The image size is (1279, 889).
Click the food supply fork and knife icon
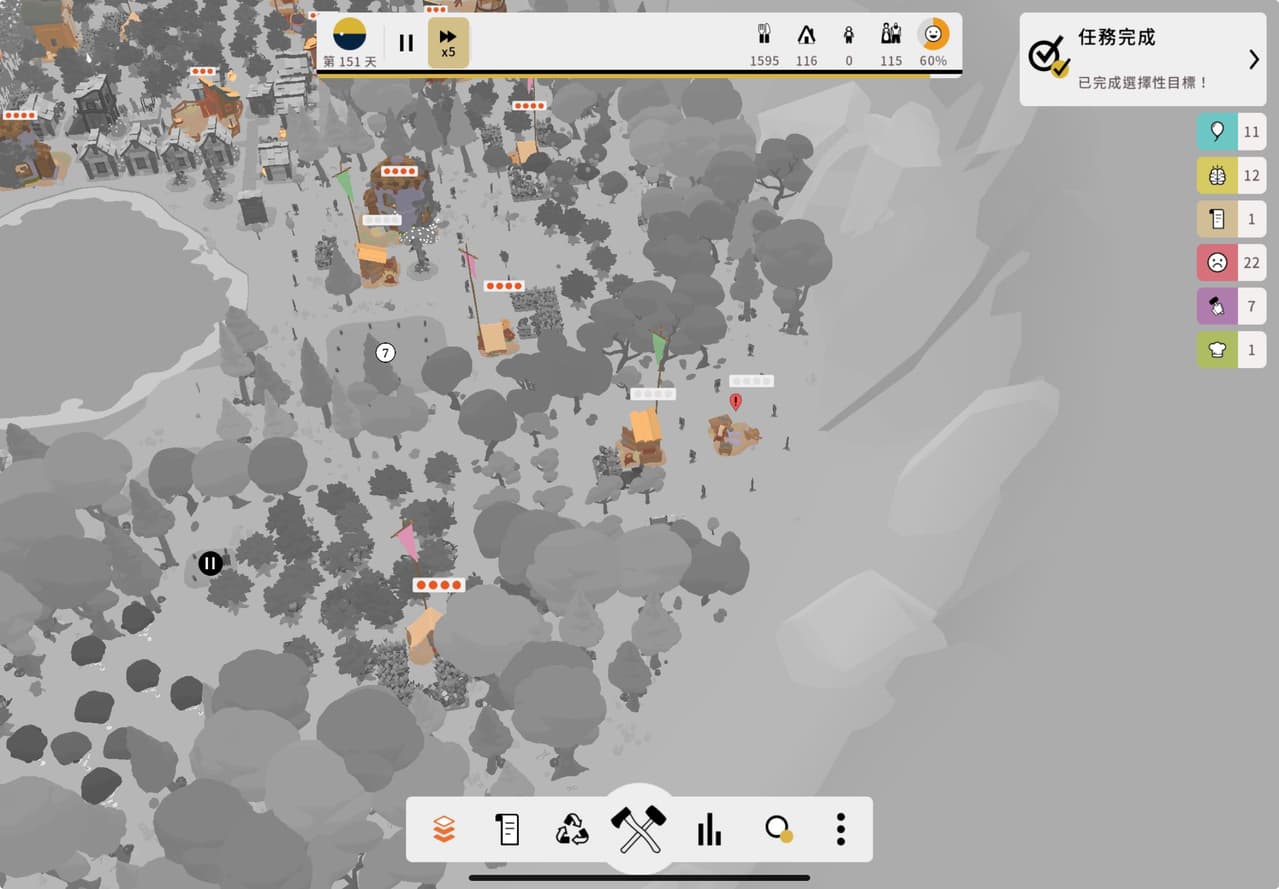[764, 35]
